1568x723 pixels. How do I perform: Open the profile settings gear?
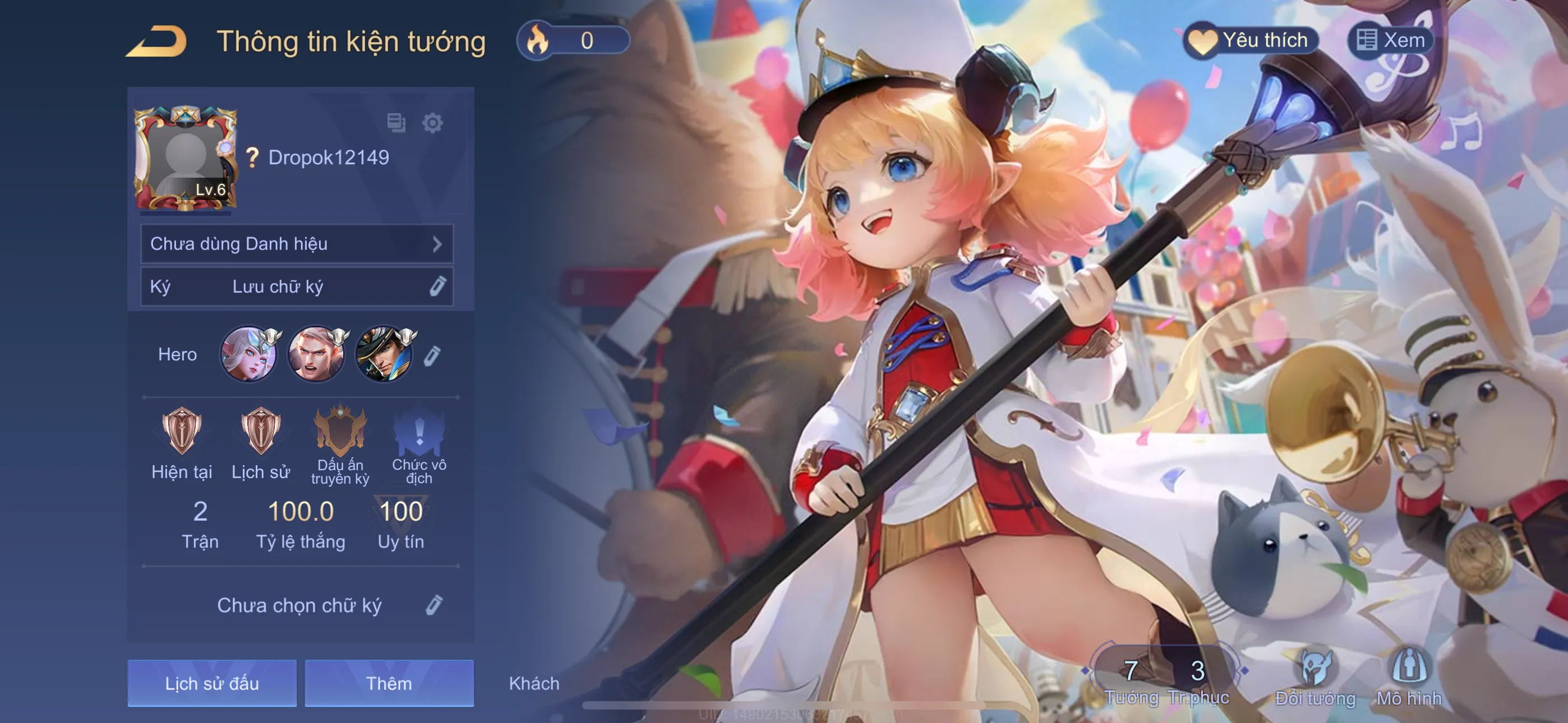[432, 123]
